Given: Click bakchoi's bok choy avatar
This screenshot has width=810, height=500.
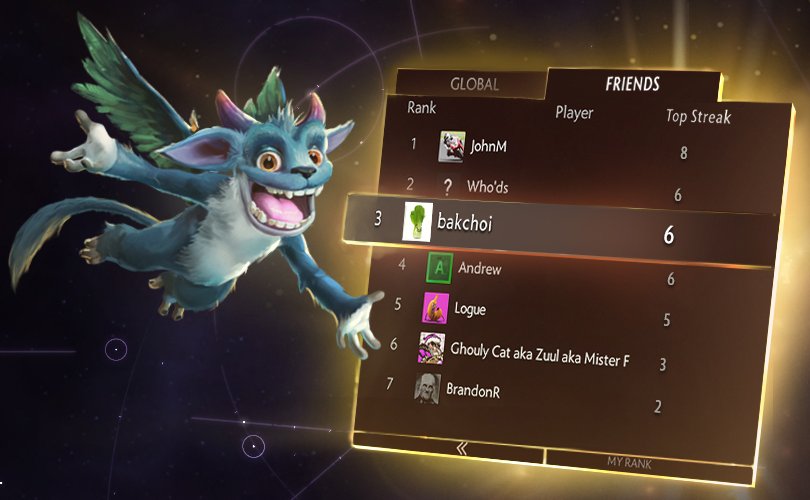Looking at the screenshot, I should [x=417, y=221].
